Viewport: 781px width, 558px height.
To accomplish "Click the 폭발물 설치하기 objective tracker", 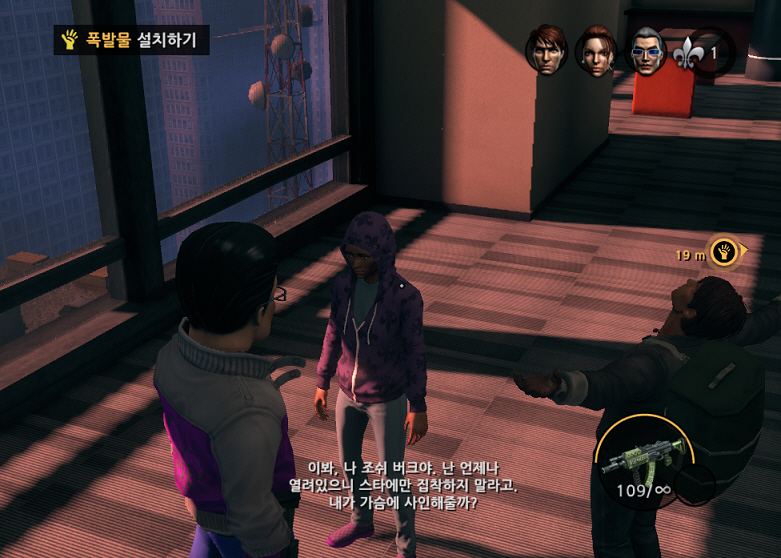I will [x=131, y=40].
